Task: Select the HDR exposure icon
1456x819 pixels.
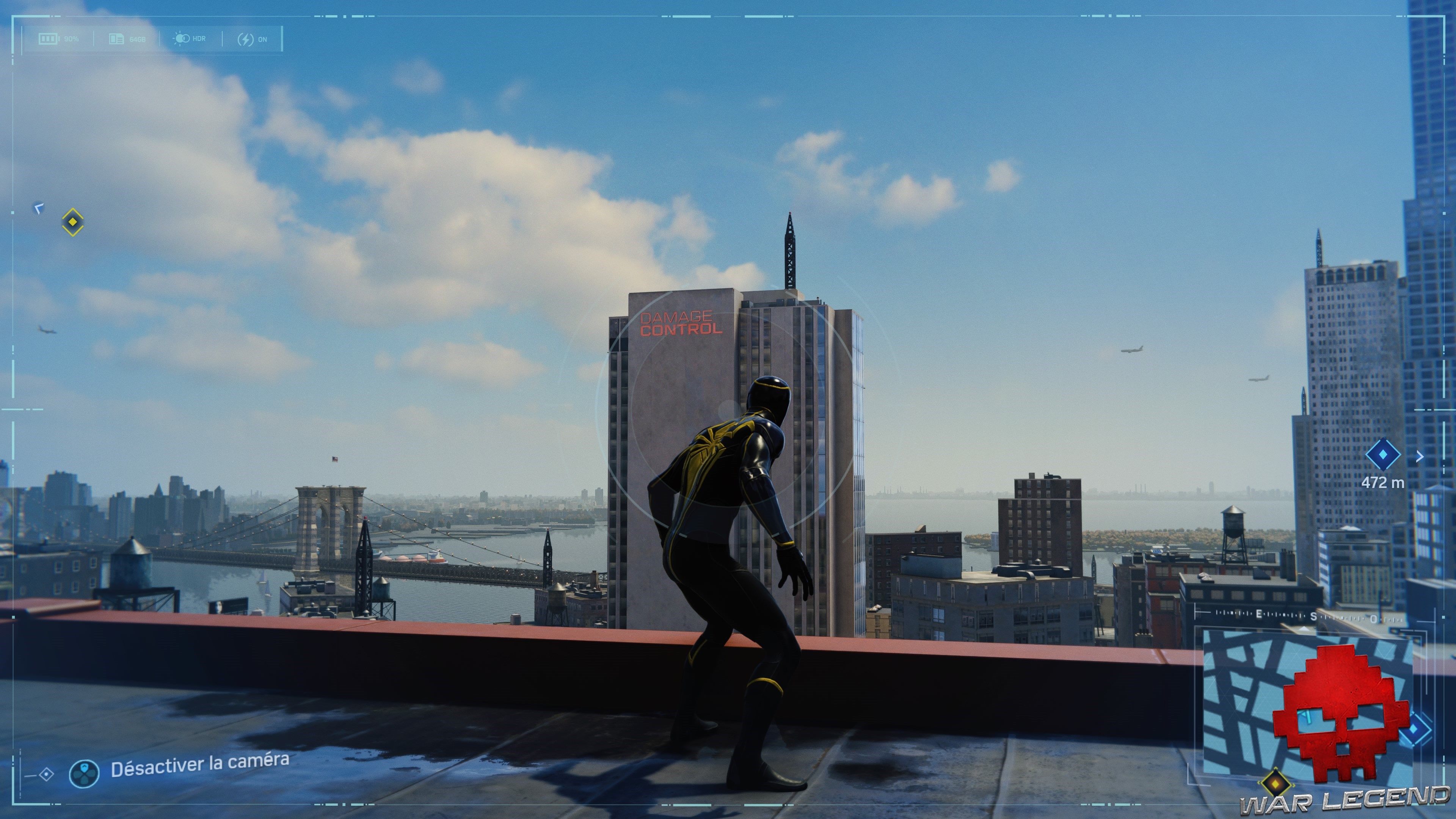Action: [x=182, y=39]
